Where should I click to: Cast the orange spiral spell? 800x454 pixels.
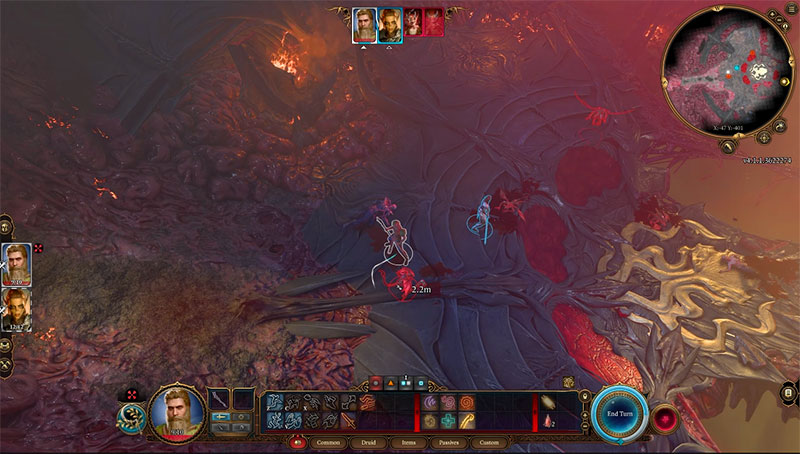[467, 402]
